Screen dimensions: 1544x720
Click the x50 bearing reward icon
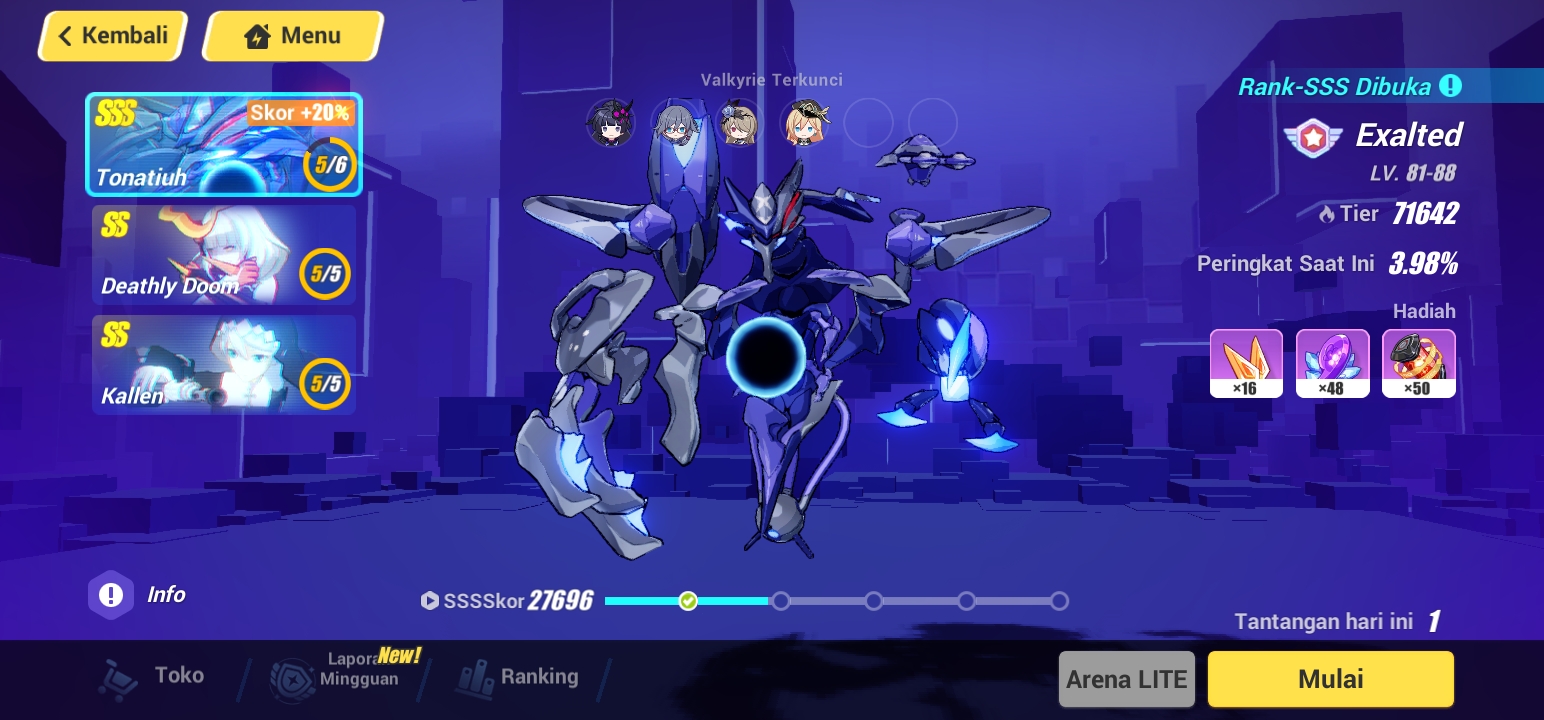coord(1419,362)
